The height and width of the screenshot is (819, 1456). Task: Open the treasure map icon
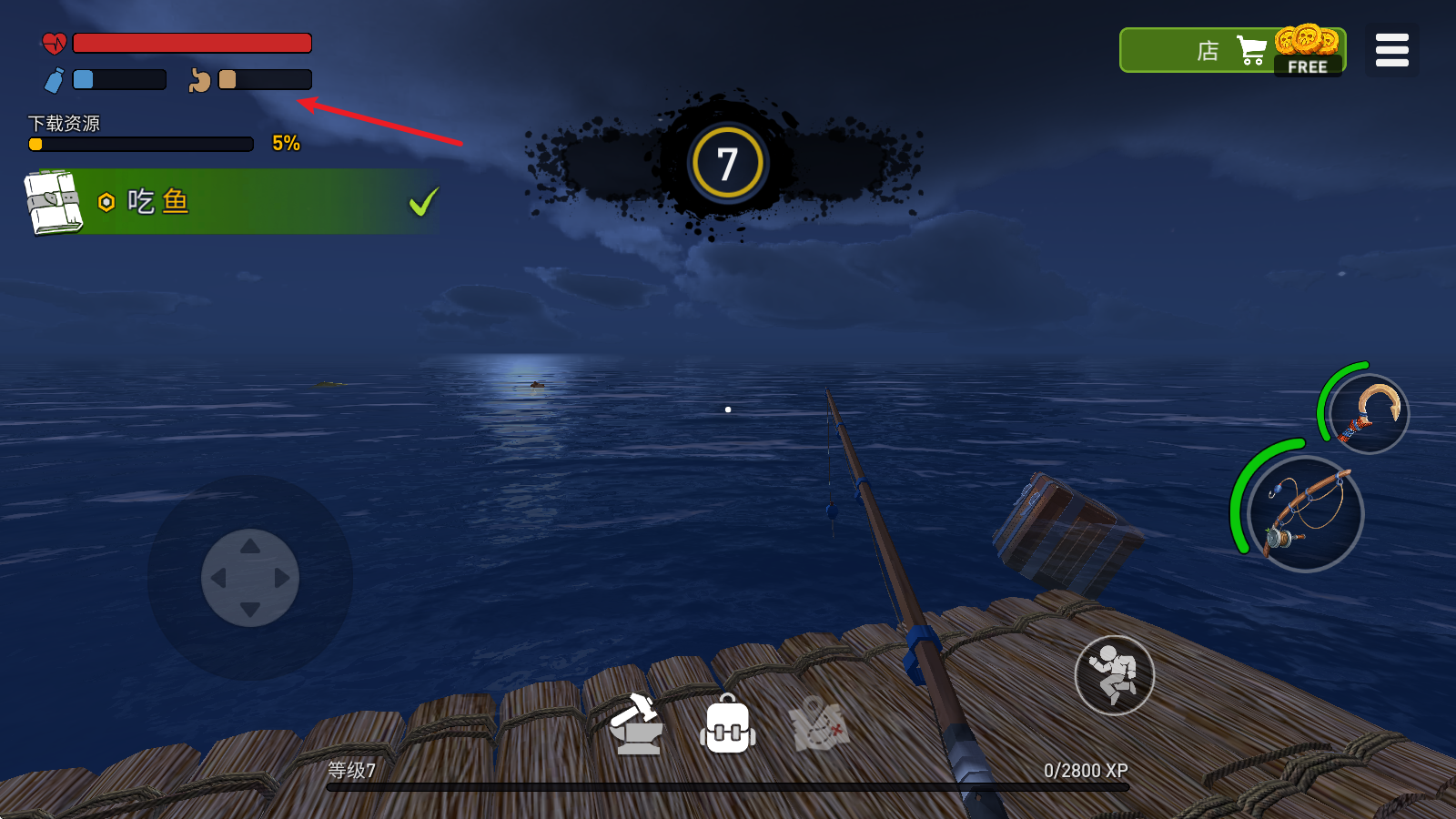click(820, 725)
